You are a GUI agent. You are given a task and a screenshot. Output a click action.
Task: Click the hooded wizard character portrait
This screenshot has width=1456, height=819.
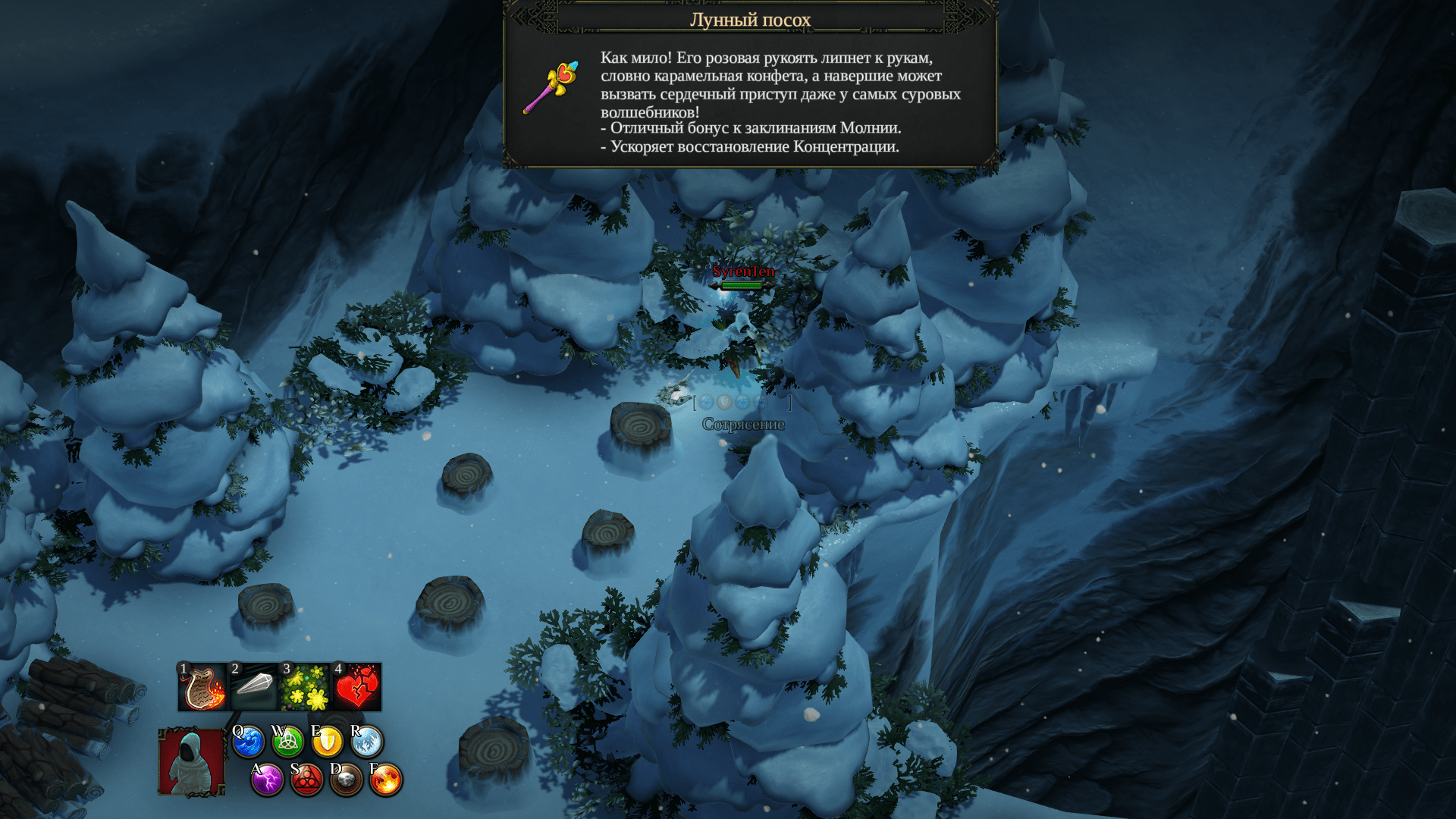pyautogui.click(x=191, y=762)
